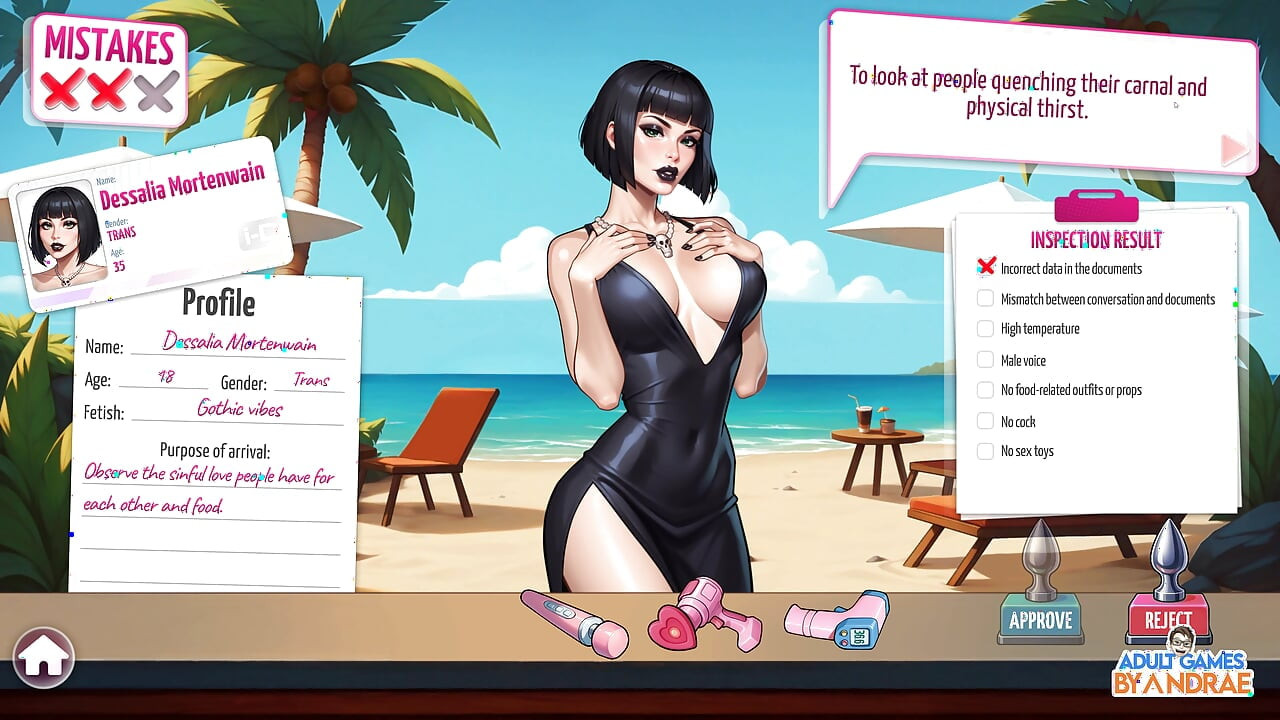Check the No sex toys option
1280x720 pixels.
(x=986, y=451)
